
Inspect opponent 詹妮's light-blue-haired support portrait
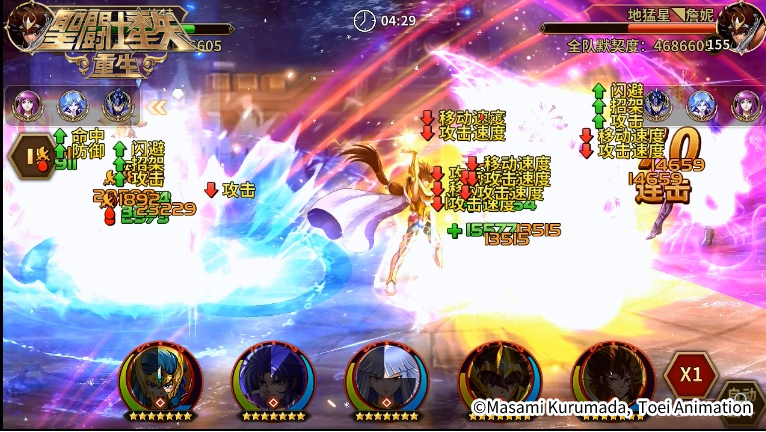click(700, 103)
